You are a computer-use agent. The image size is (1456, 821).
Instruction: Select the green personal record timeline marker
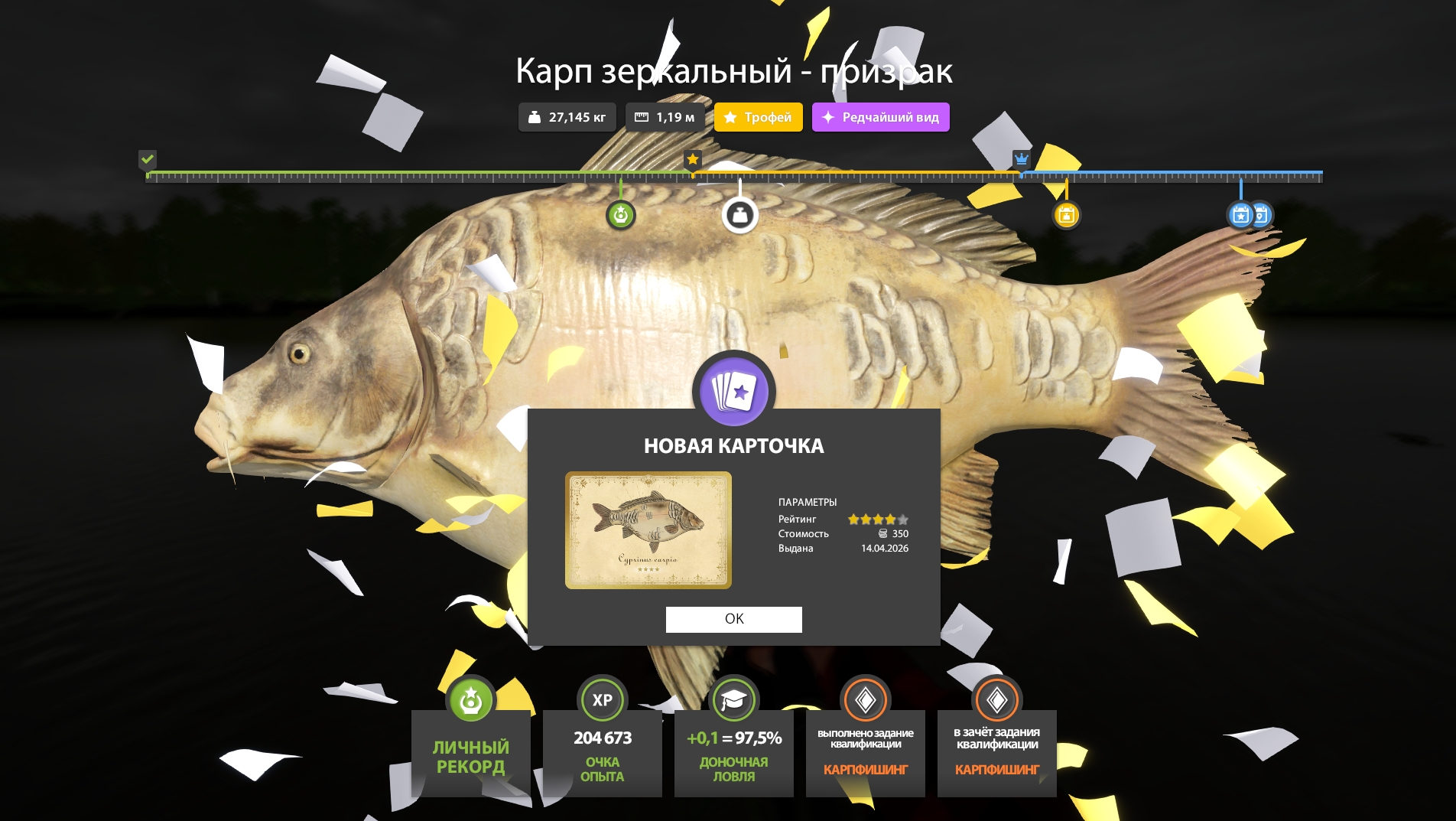(620, 215)
